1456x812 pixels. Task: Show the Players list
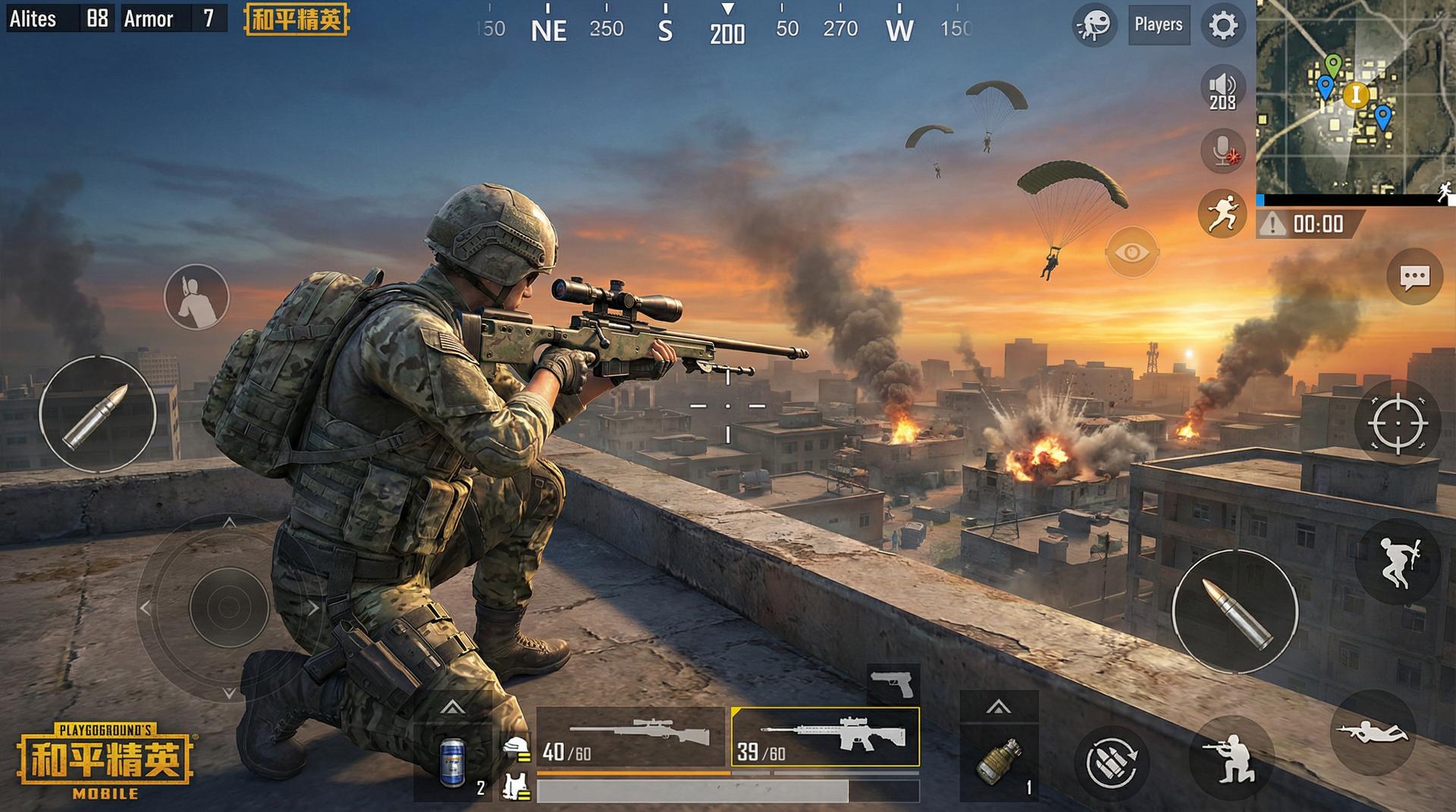(1158, 25)
